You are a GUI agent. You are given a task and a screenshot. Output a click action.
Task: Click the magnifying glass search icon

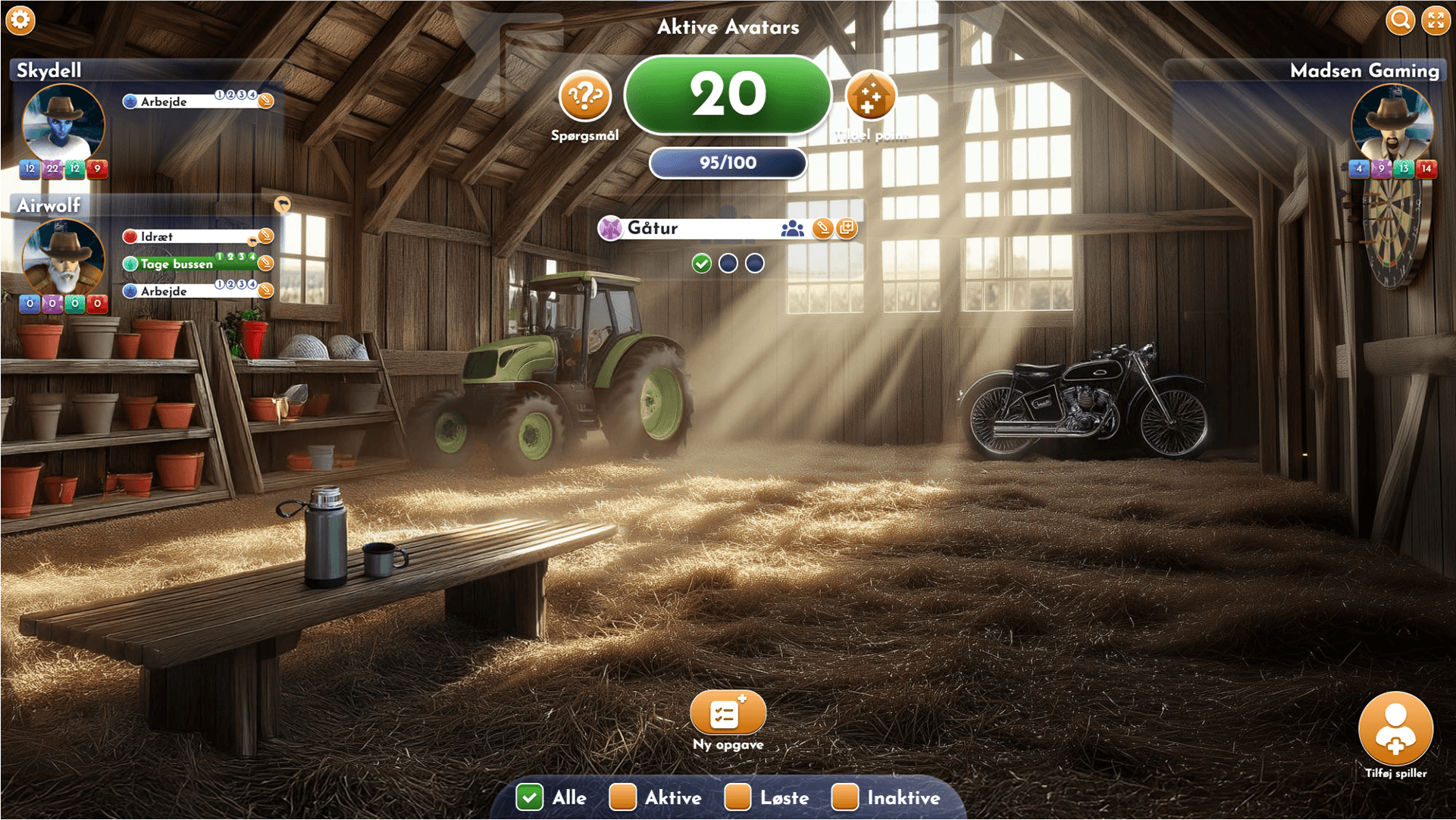pos(1400,20)
